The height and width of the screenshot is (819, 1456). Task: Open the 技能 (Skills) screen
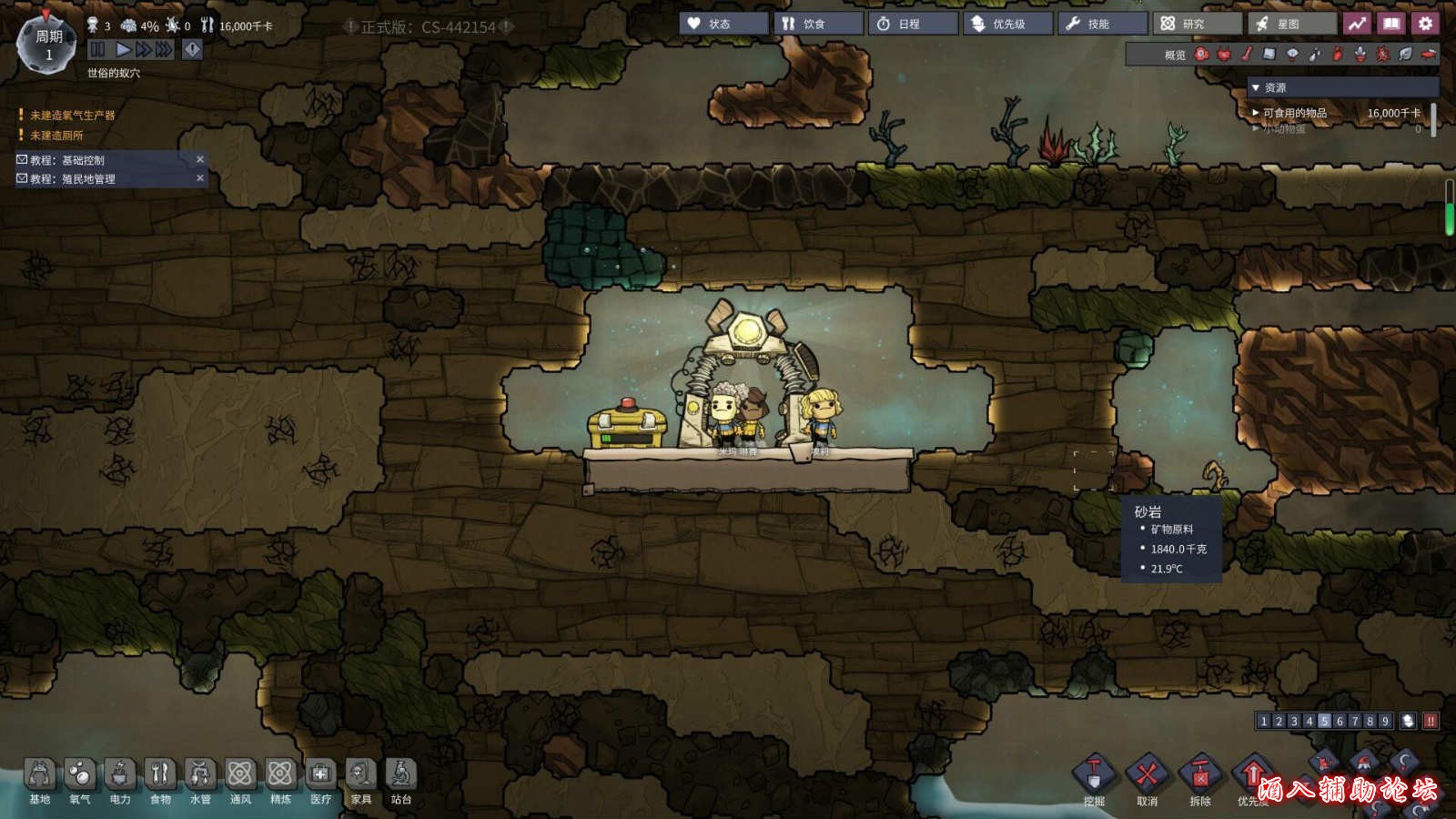click(x=1102, y=24)
